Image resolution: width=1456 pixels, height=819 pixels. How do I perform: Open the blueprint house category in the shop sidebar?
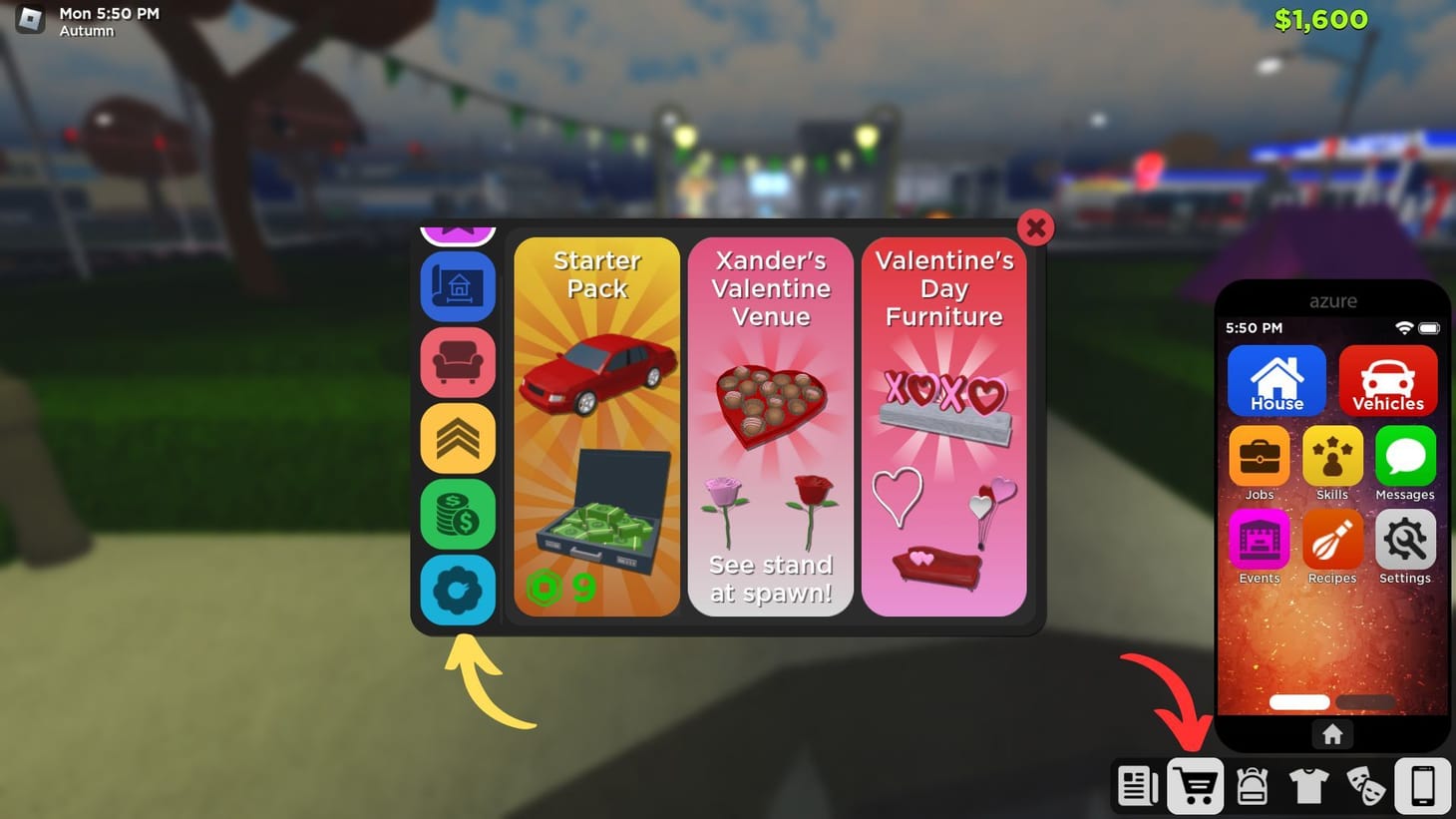458,287
